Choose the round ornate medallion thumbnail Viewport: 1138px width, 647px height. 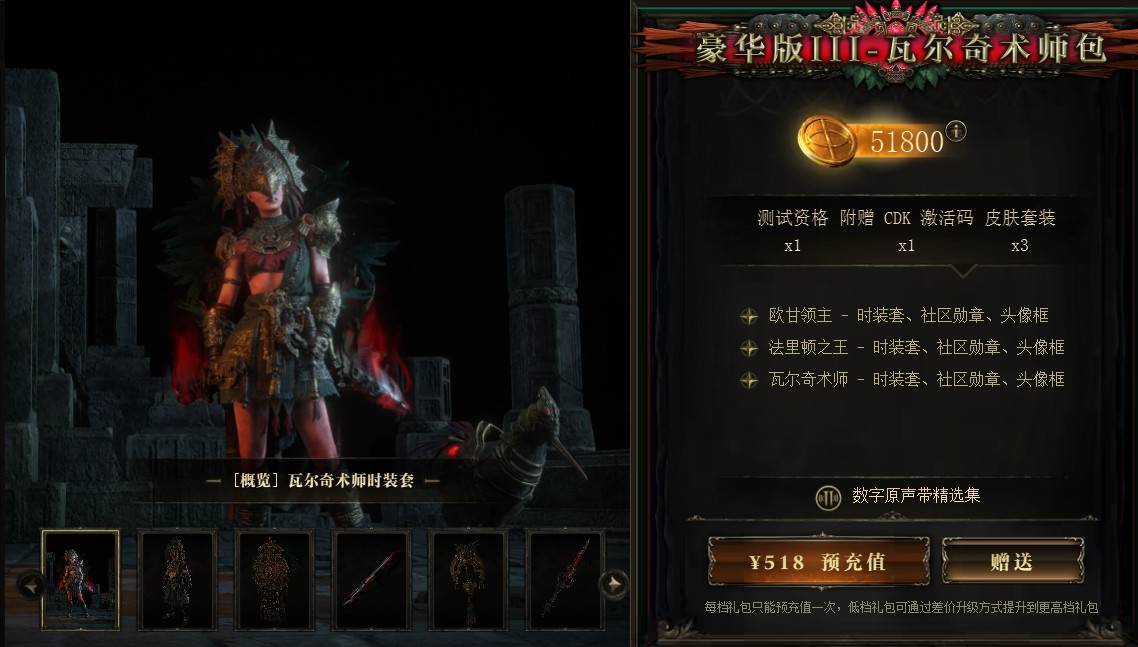click(x=275, y=580)
